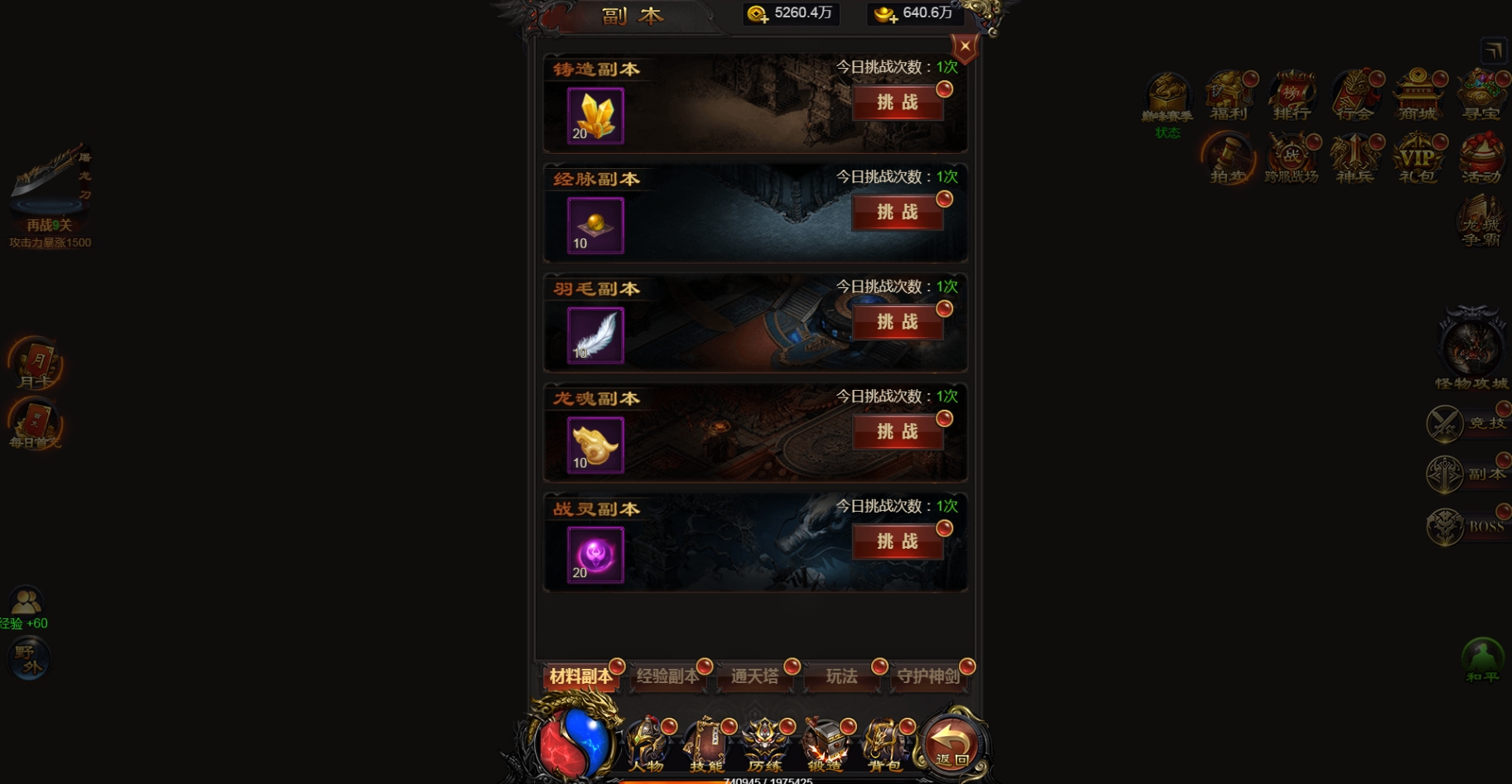Switch to the 通天塔 tab
This screenshot has height=784, width=1512.
tap(756, 676)
